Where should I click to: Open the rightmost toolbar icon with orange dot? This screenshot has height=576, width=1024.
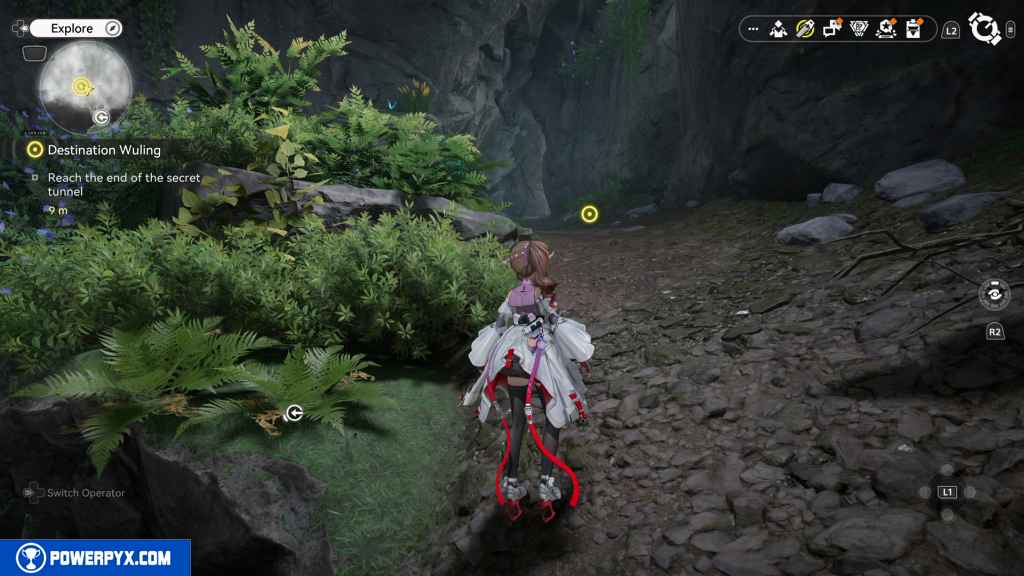(x=912, y=29)
